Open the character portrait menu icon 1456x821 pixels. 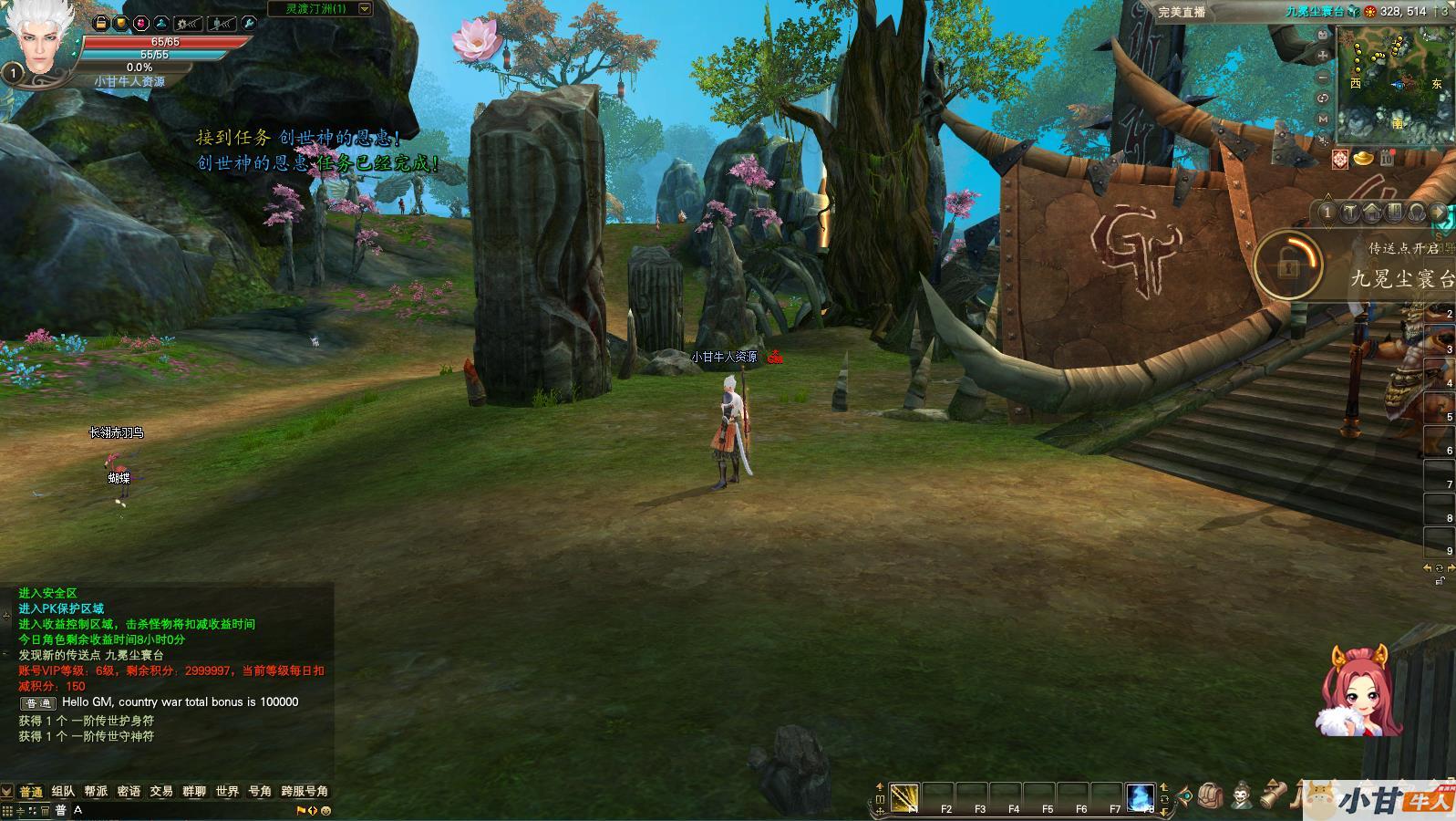1241,796
